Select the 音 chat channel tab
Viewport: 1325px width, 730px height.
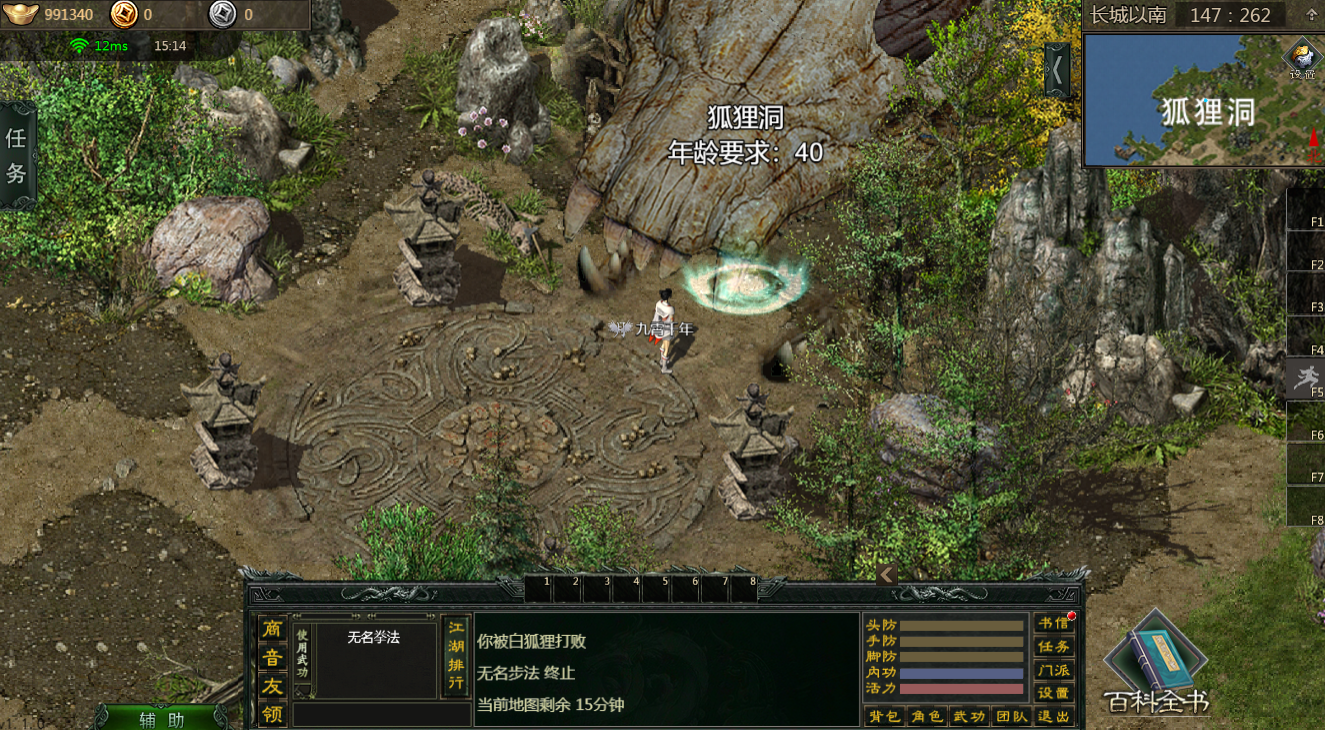(x=272, y=657)
